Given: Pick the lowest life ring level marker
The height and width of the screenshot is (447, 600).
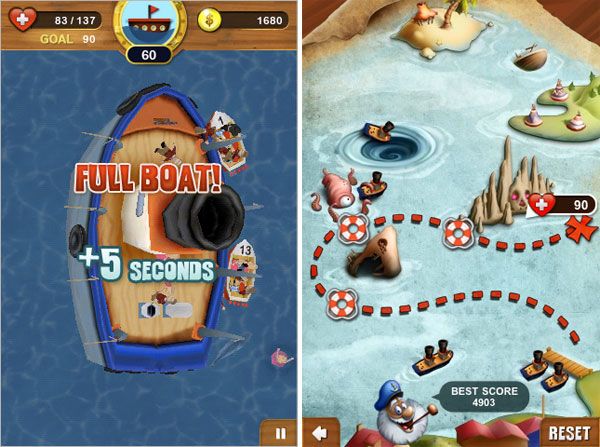Looking at the screenshot, I should [x=342, y=300].
